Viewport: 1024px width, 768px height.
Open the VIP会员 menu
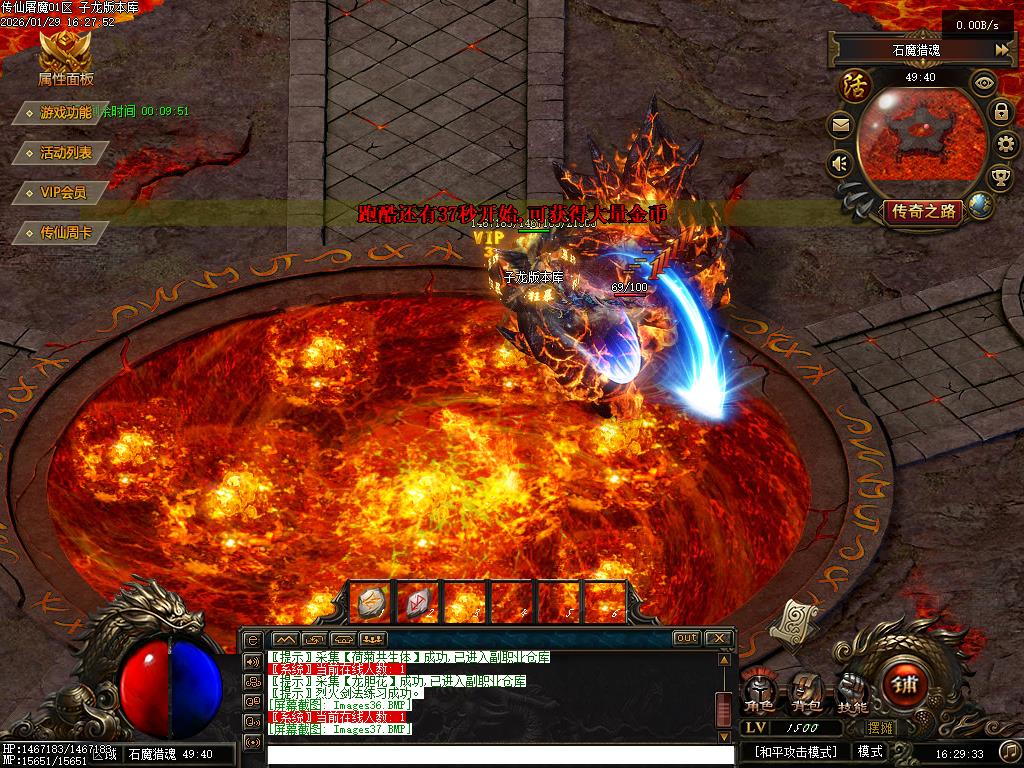coord(63,192)
